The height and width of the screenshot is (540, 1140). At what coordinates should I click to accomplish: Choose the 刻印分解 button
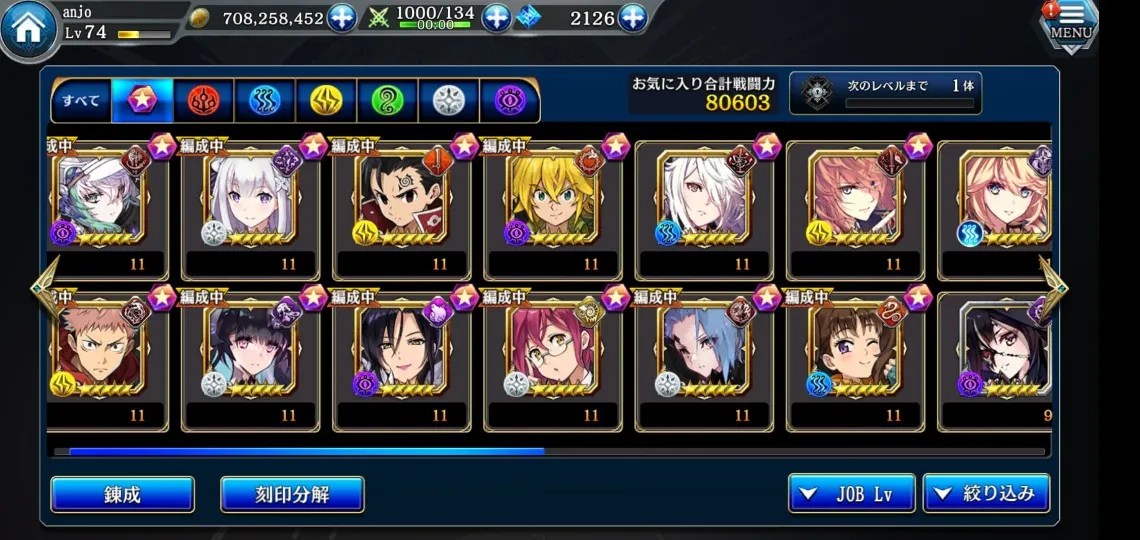tap(292, 494)
